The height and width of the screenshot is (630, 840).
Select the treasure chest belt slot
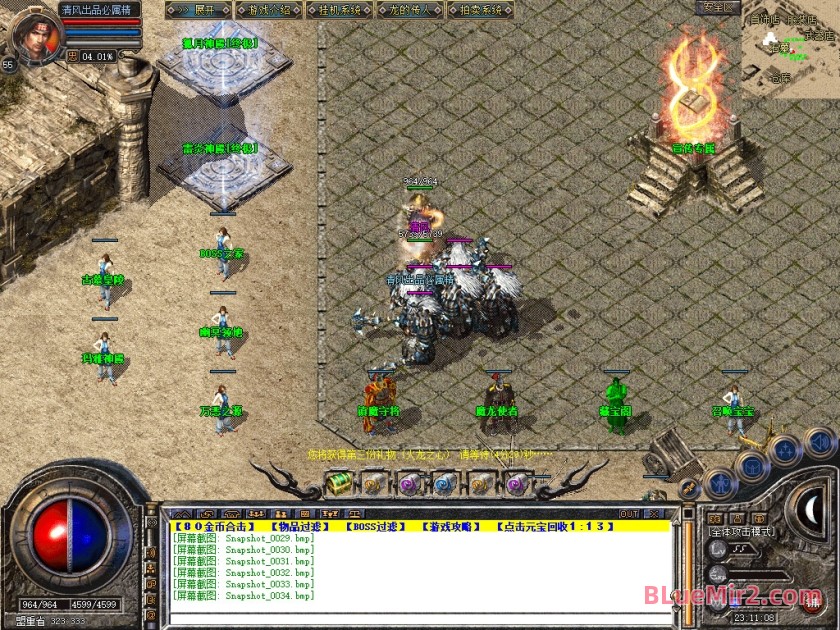pos(340,484)
